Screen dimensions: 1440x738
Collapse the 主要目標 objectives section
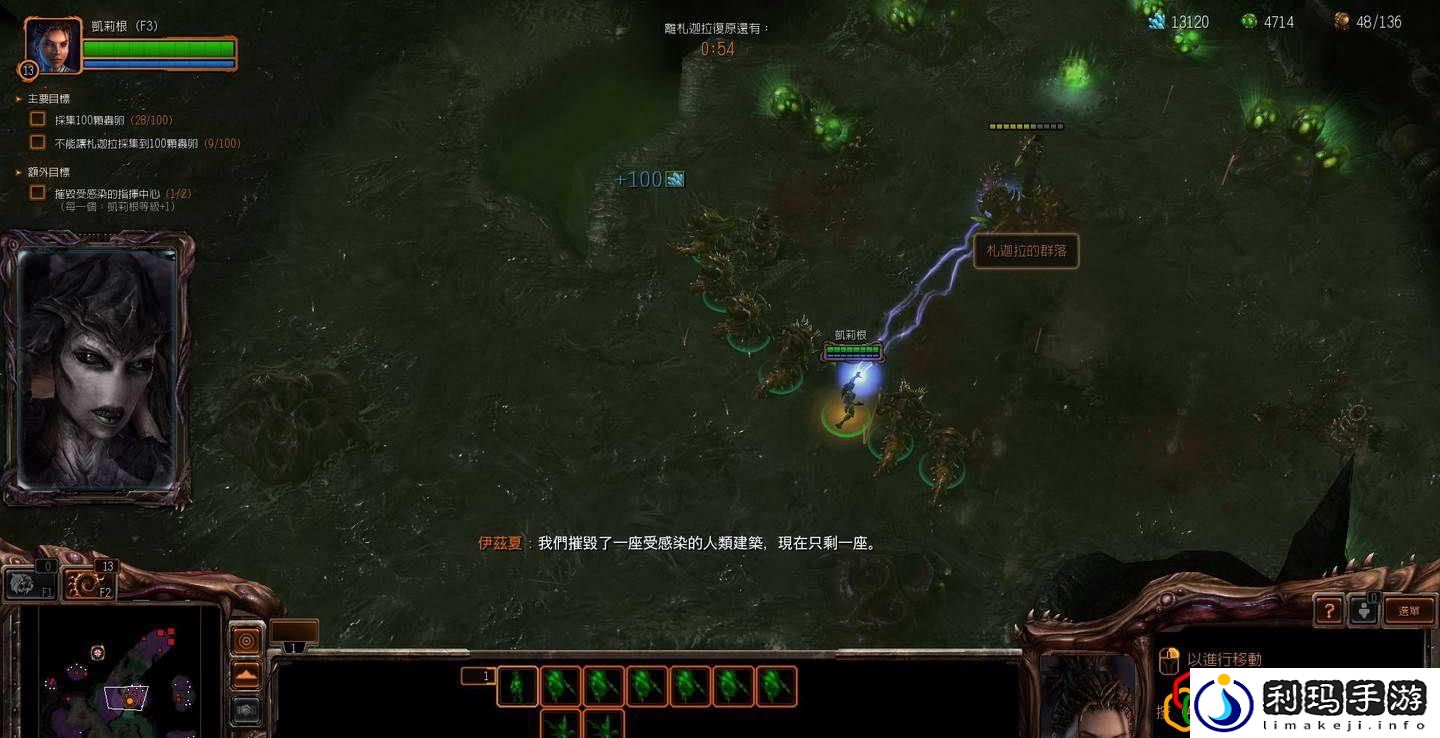[x=16, y=98]
